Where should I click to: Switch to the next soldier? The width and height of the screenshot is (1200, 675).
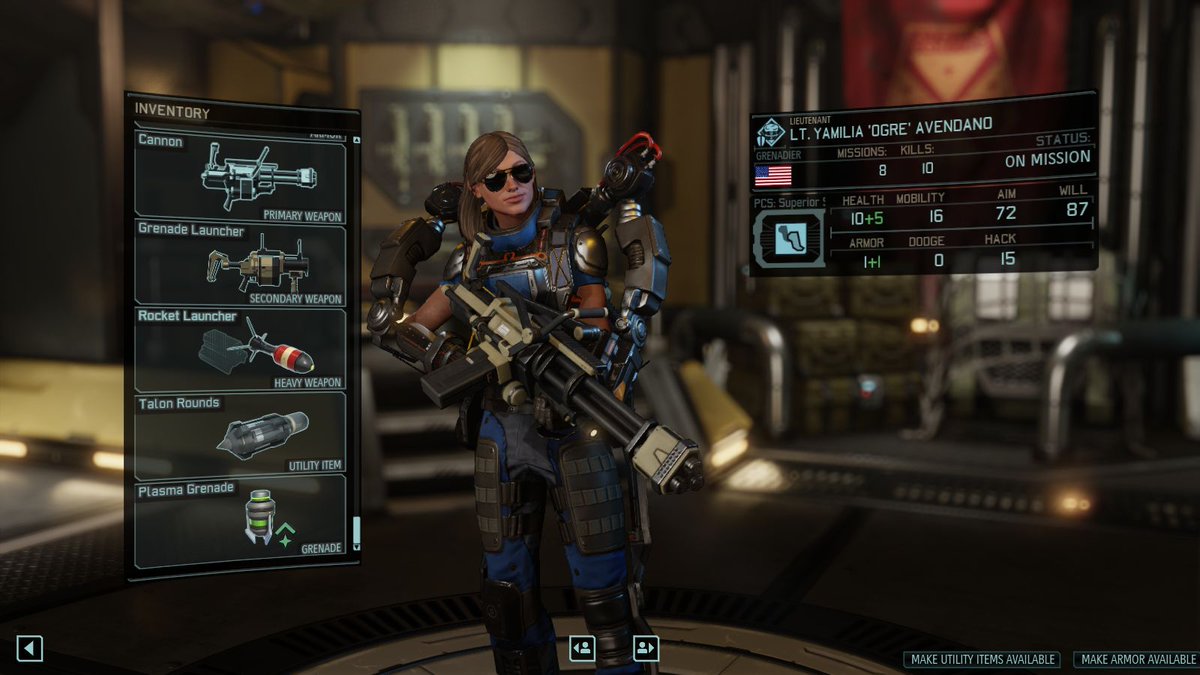(645, 648)
